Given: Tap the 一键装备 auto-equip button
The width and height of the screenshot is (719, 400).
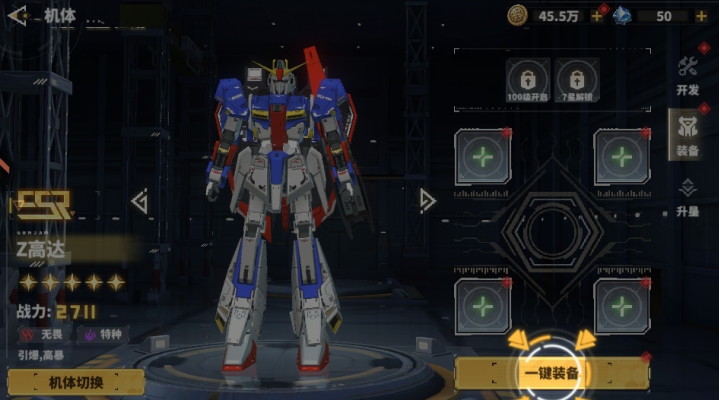Looking at the screenshot, I should click(552, 374).
